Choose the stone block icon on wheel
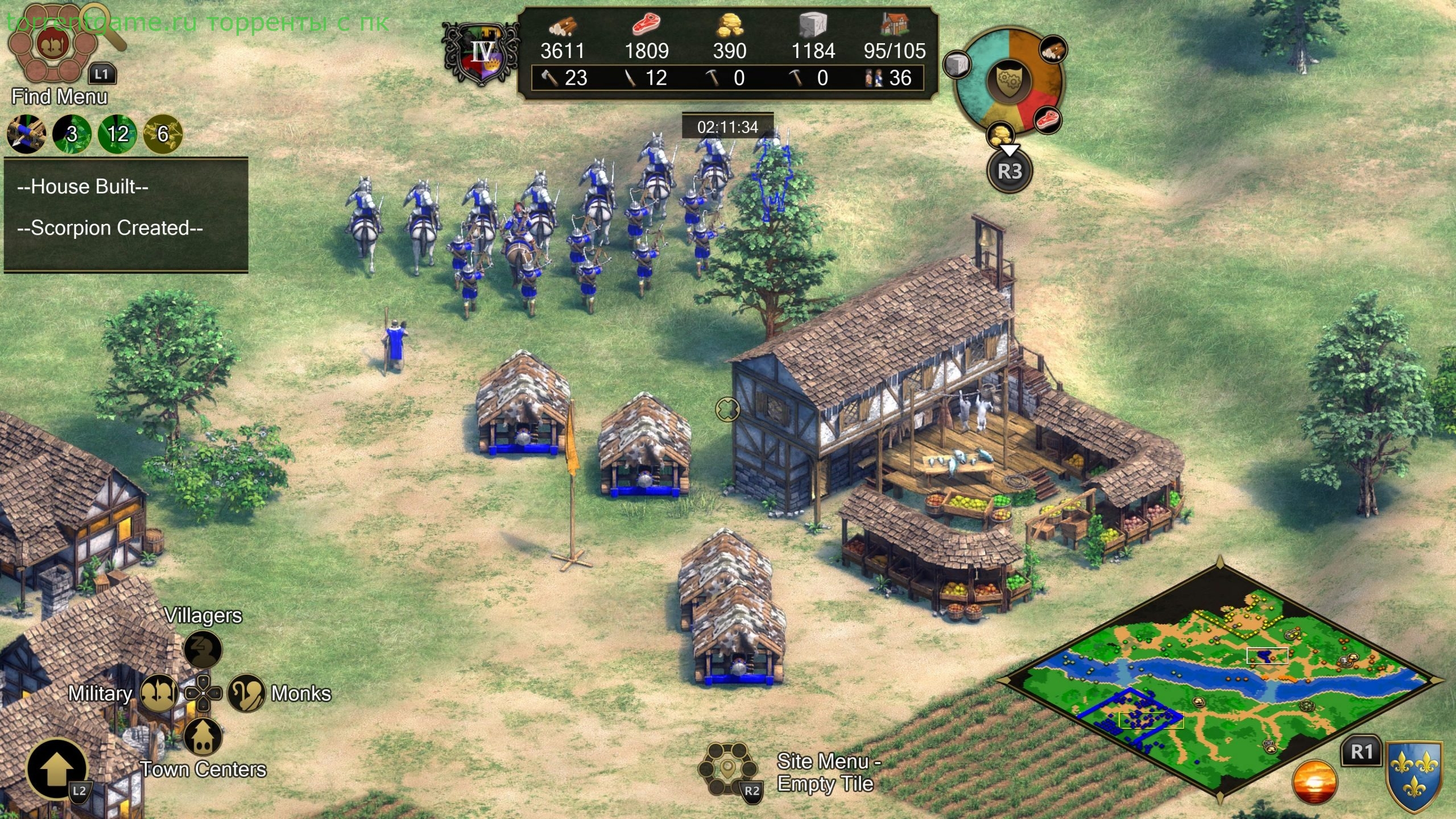Screen dimensions: 1456x819 pyautogui.click(x=956, y=65)
